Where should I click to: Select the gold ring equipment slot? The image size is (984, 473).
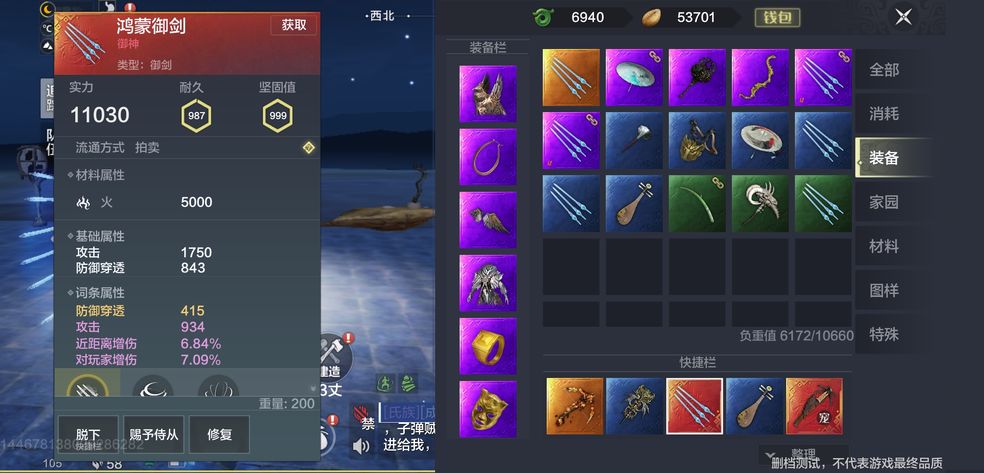(x=488, y=346)
